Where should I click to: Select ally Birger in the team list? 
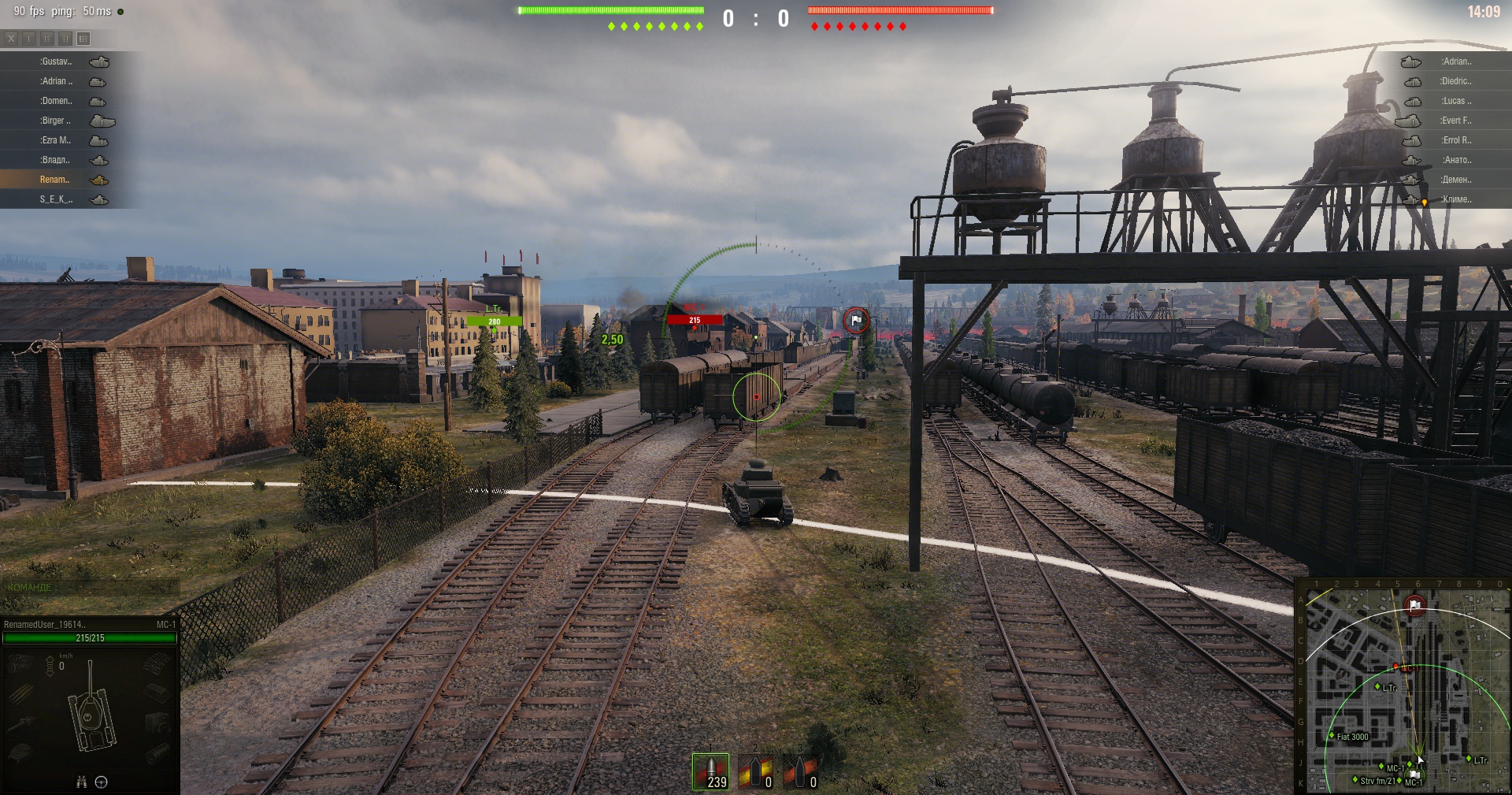click(x=57, y=121)
